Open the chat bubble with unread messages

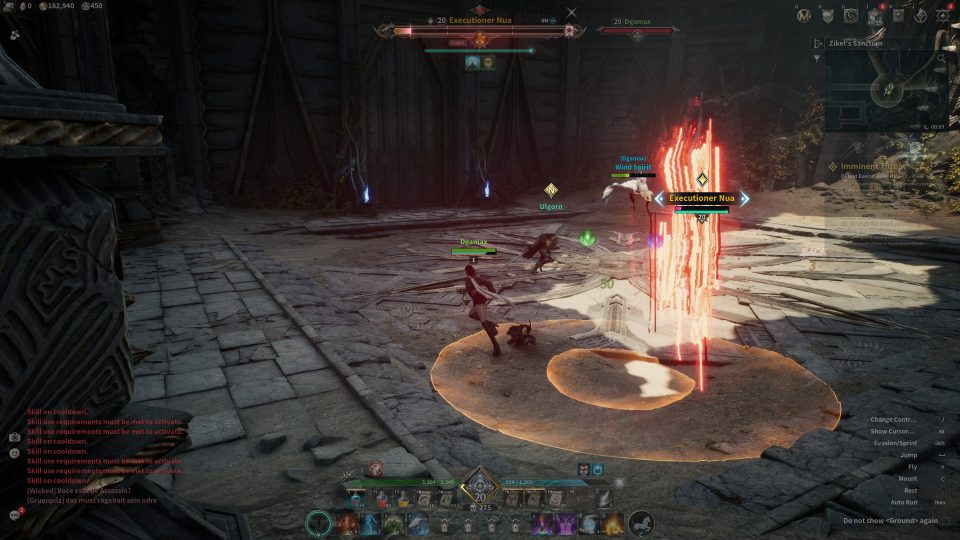point(16,513)
